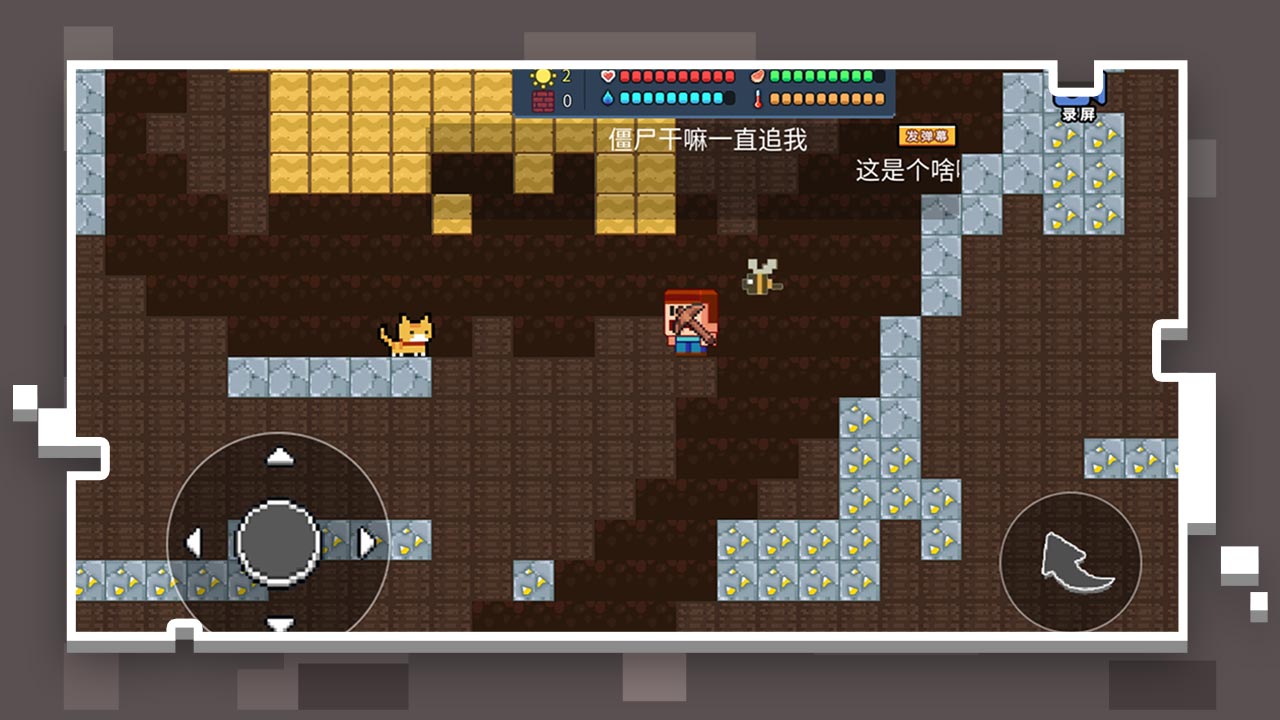Image resolution: width=1280 pixels, height=720 pixels.
Task: Open the 发弹幕 danmaku button
Action: coord(926,133)
